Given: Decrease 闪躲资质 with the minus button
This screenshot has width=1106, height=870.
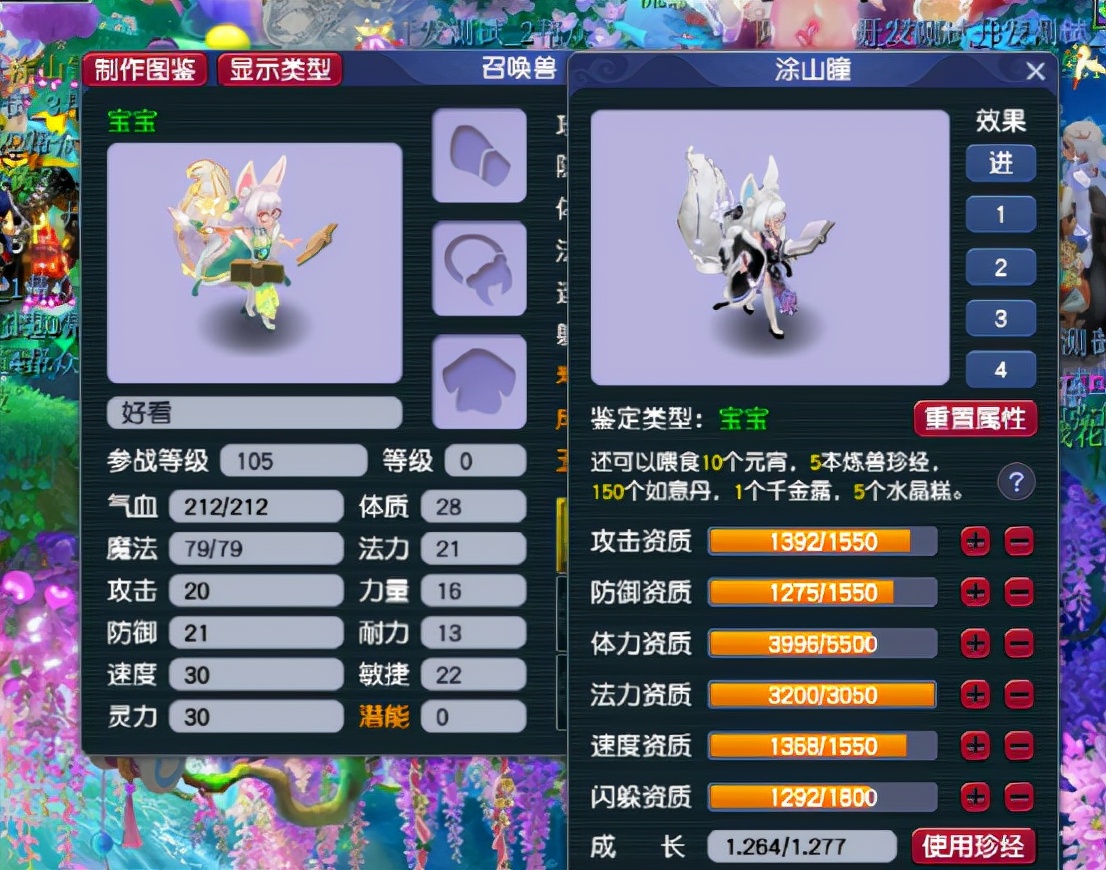Looking at the screenshot, I should [1018, 797].
